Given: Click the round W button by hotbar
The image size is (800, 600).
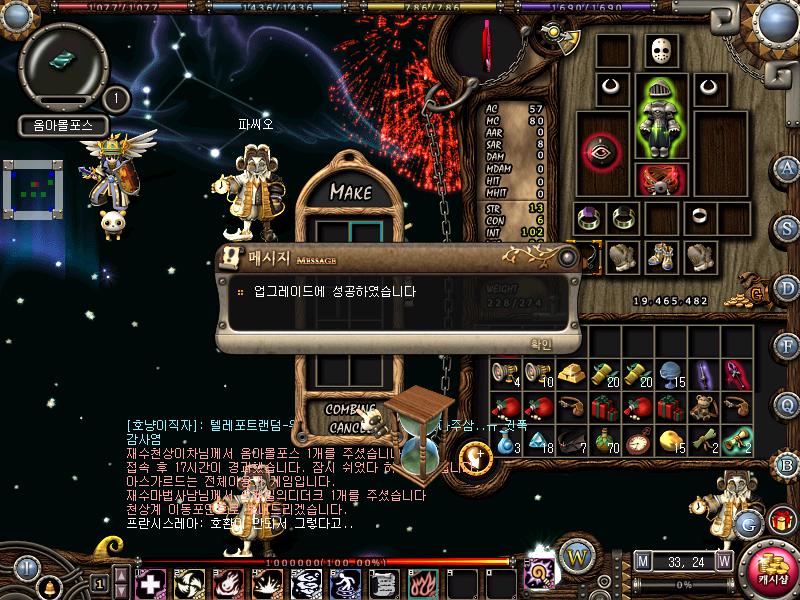Looking at the screenshot, I should [x=574, y=554].
